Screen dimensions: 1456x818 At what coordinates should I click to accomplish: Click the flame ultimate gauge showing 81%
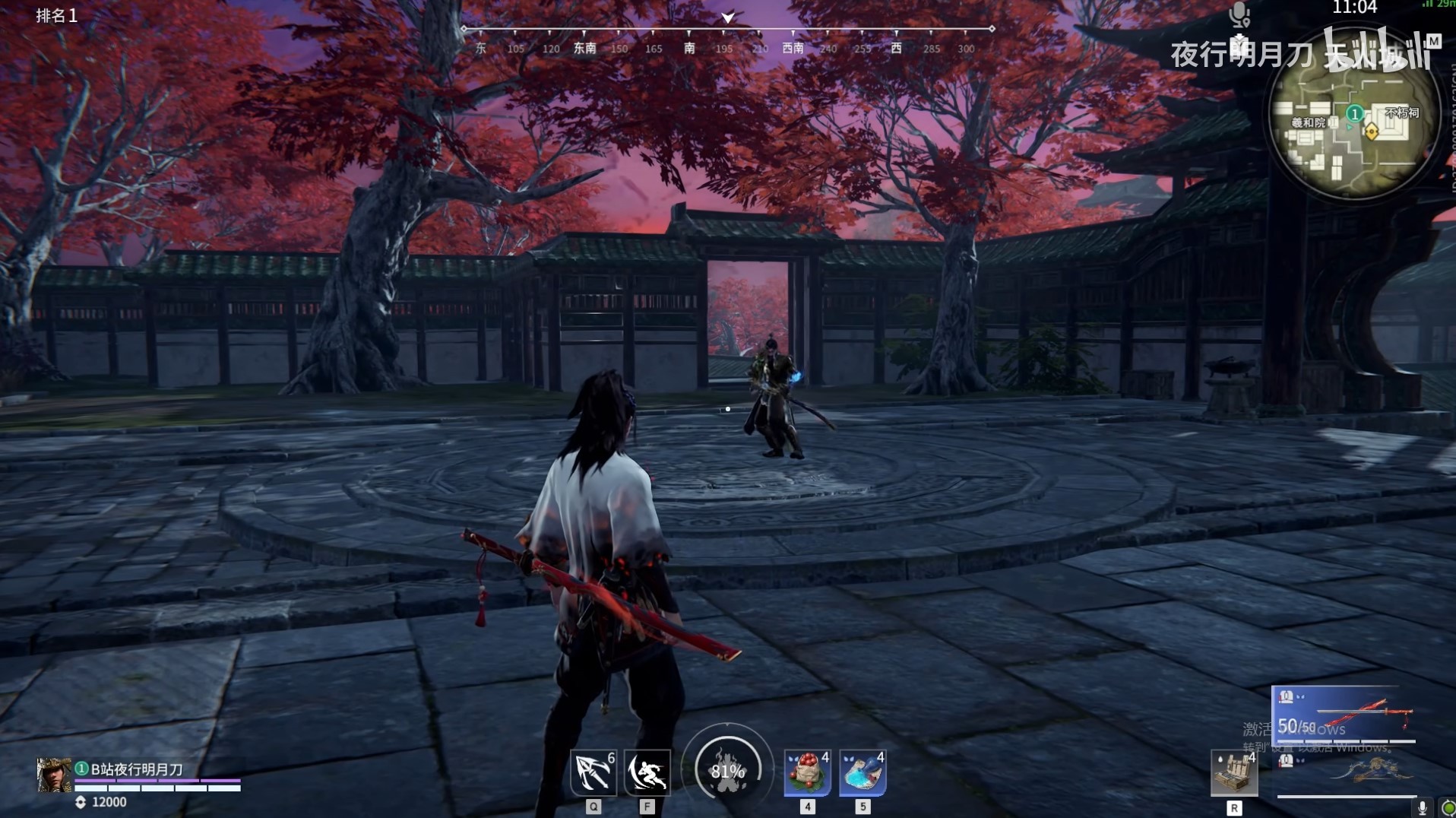[x=727, y=770]
